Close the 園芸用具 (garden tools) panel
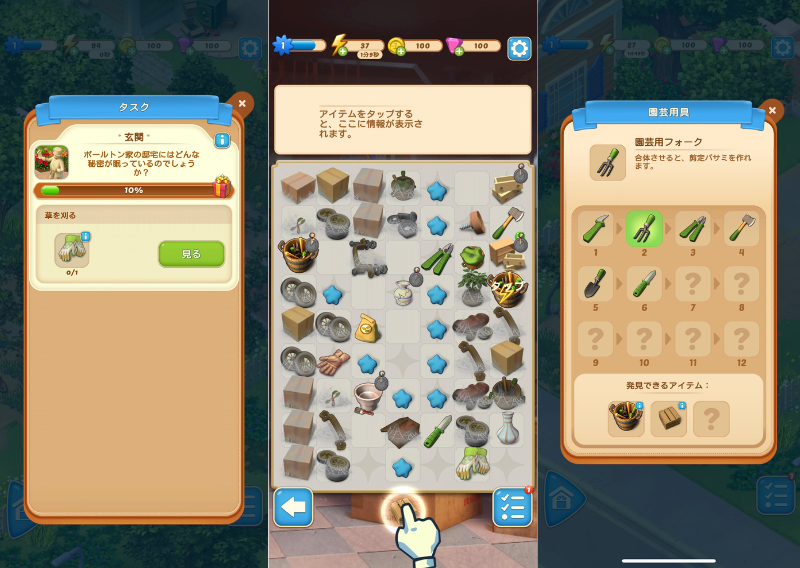800x568 pixels. (x=771, y=109)
